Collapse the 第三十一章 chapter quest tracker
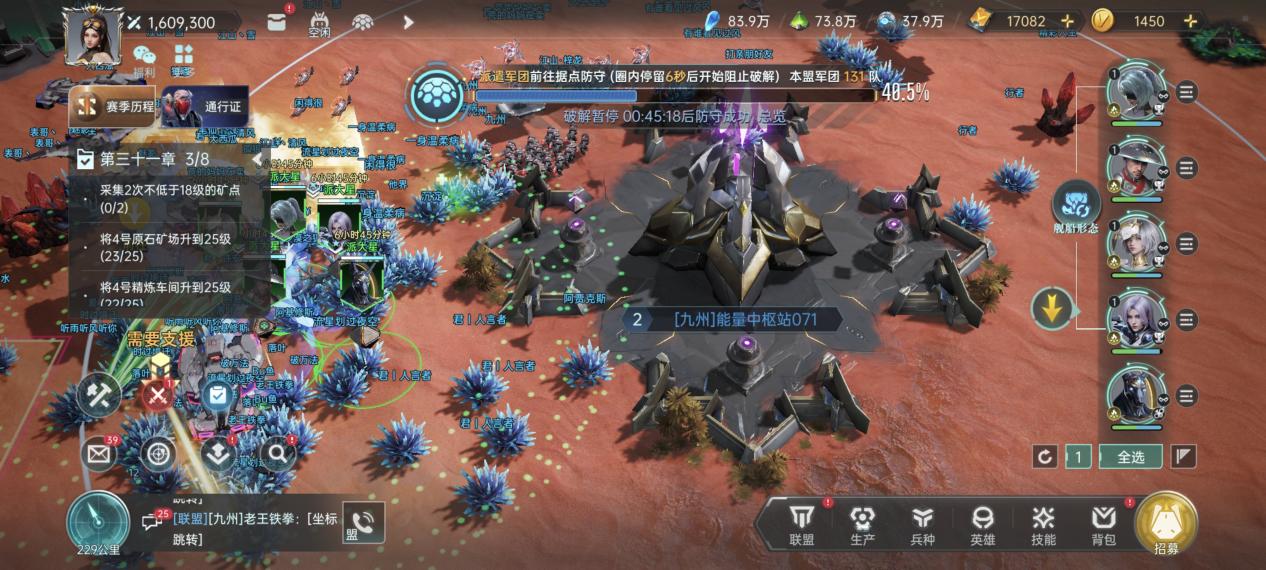This screenshot has height=570, width=1266. point(257,159)
